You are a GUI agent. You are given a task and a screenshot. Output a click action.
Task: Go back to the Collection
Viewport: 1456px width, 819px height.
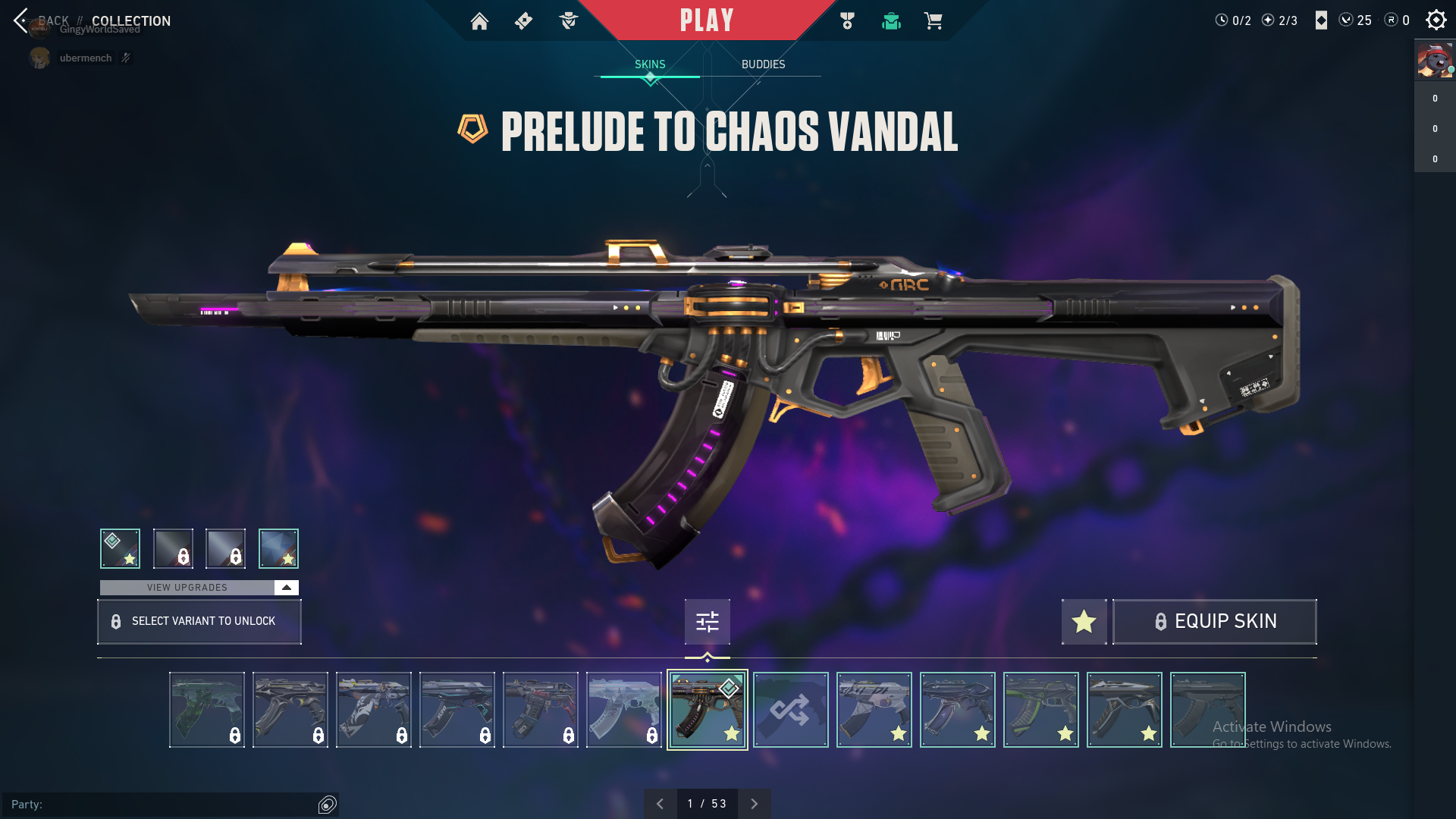[21, 20]
